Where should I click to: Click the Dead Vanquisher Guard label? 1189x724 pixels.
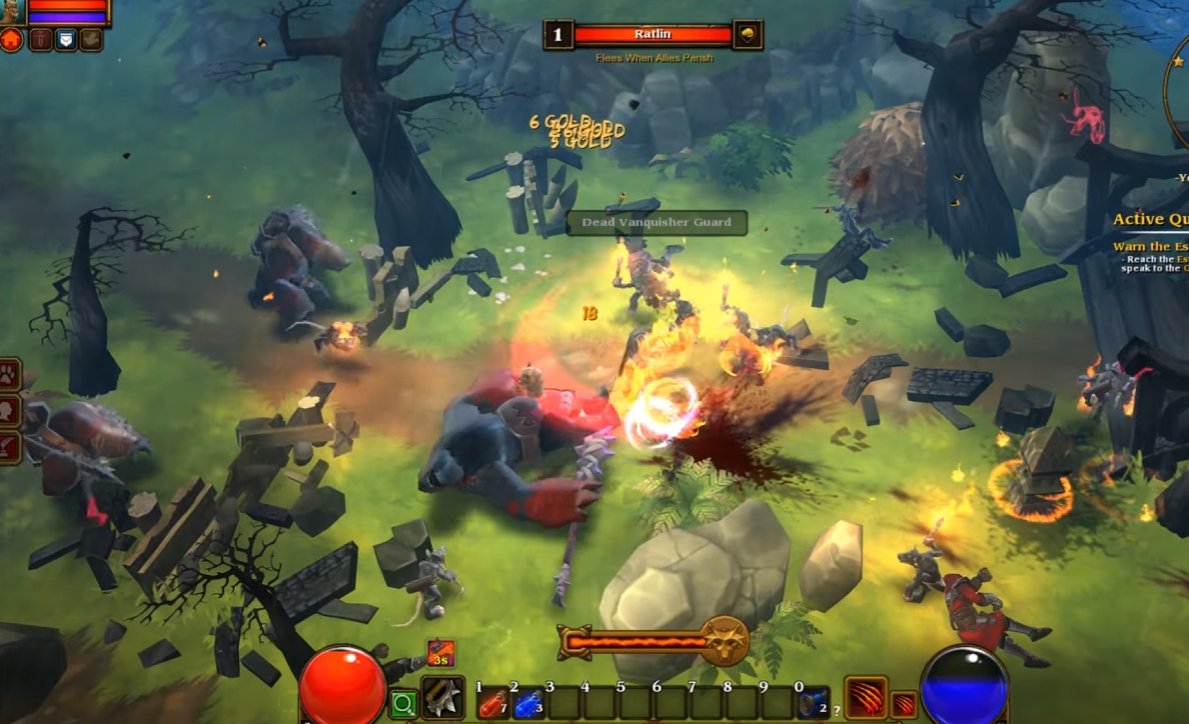coord(657,222)
